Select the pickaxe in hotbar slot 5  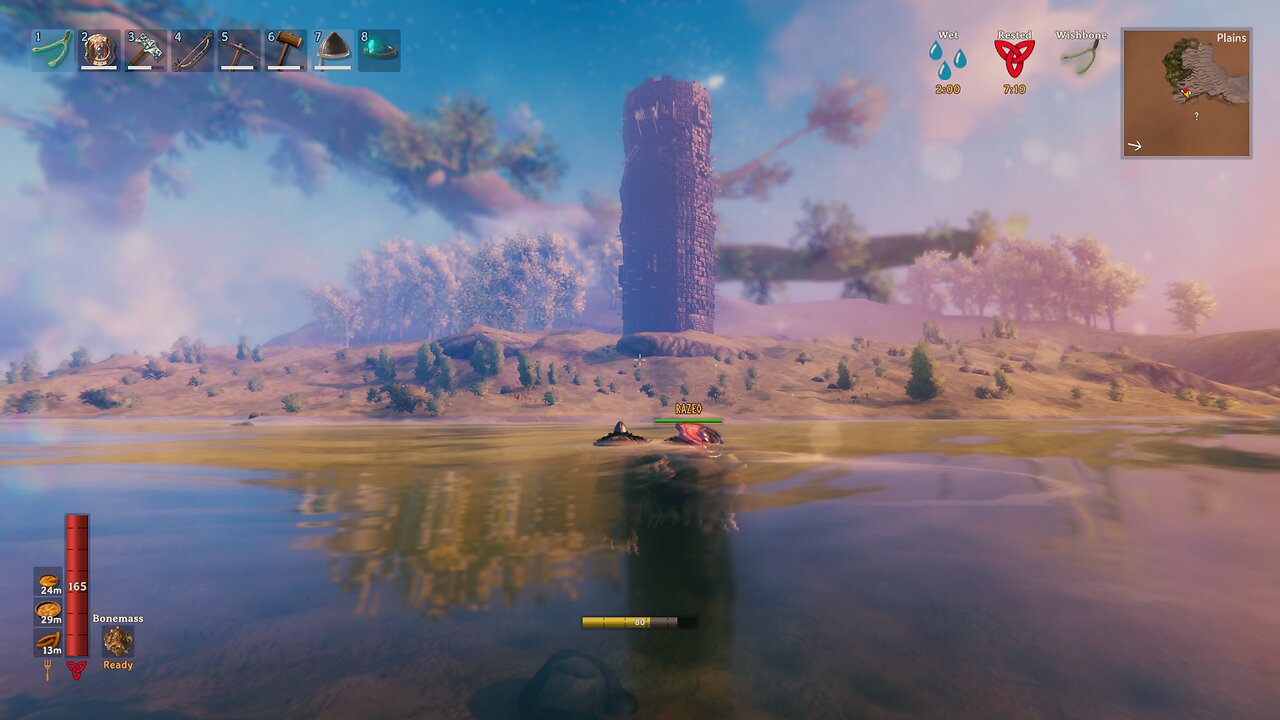coord(239,50)
